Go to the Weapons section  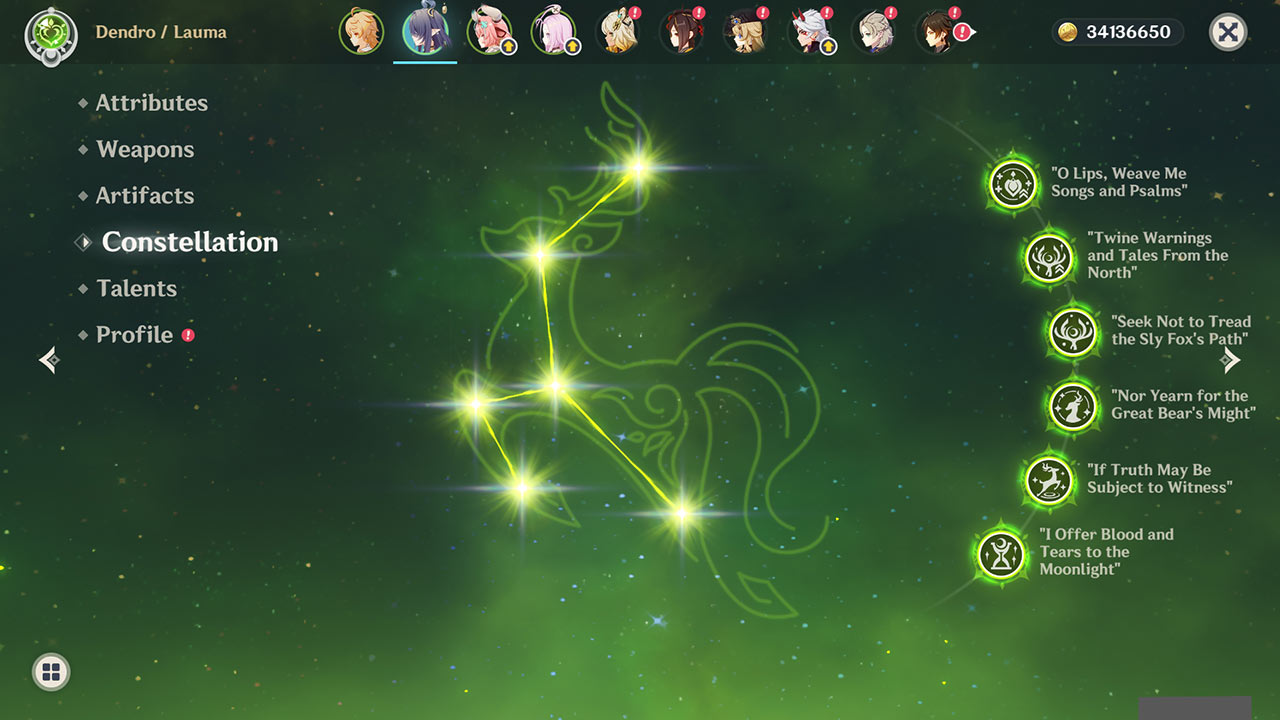145,150
